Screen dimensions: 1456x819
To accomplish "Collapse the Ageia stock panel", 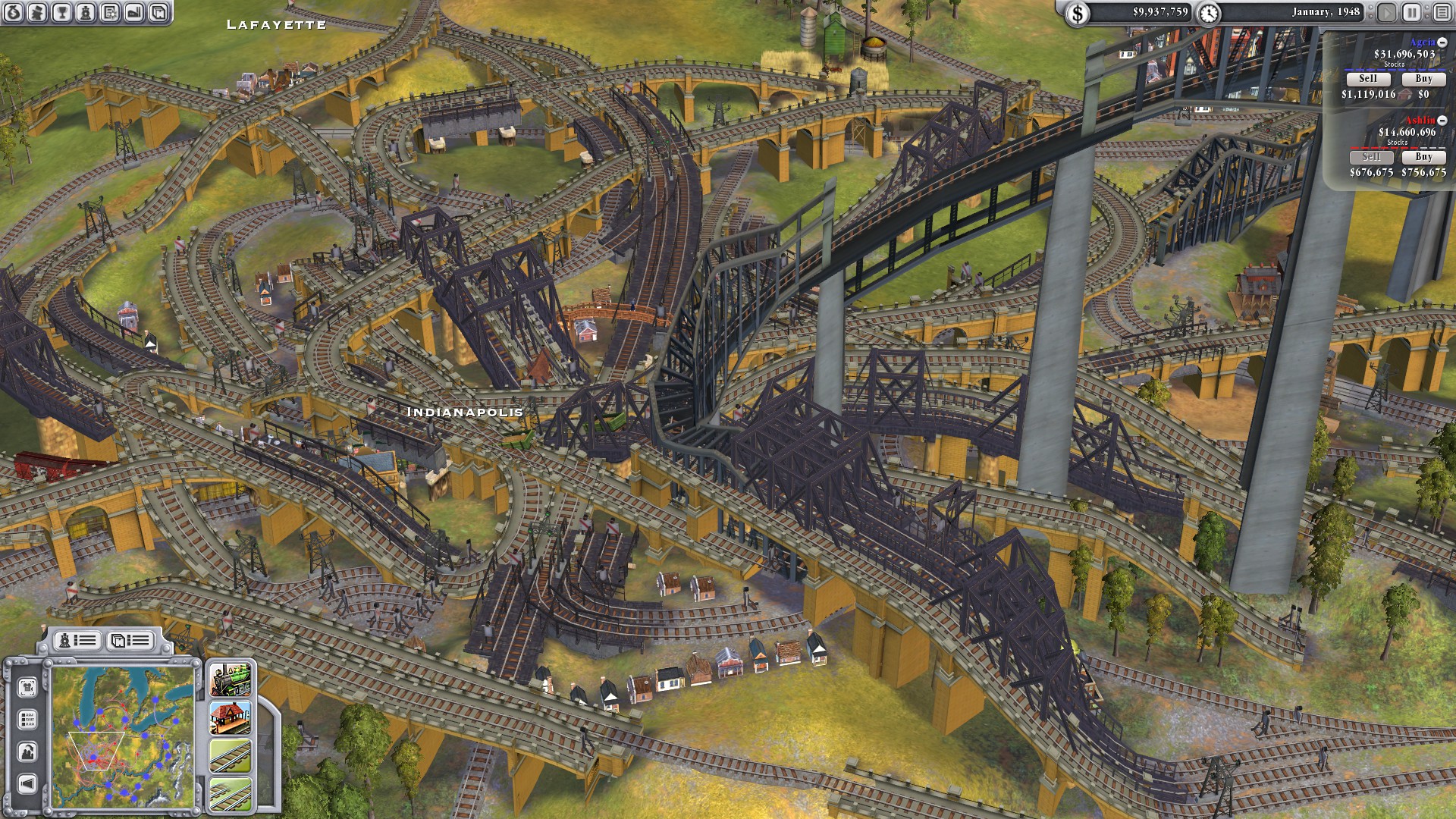I will (x=1443, y=43).
